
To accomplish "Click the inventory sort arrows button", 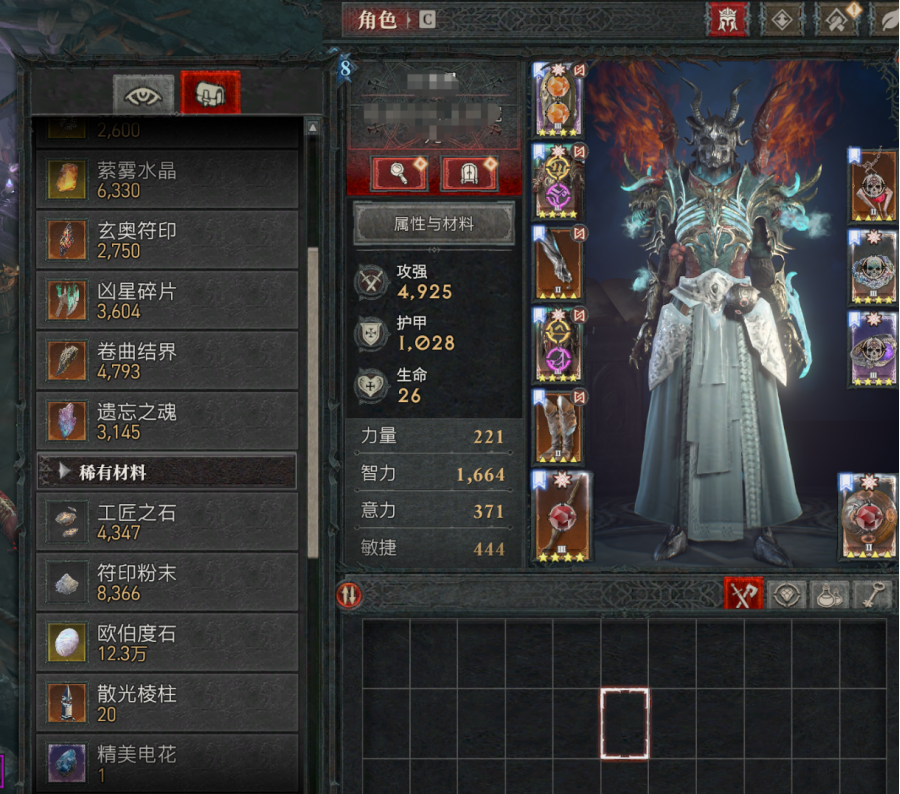I will (350, 595).
